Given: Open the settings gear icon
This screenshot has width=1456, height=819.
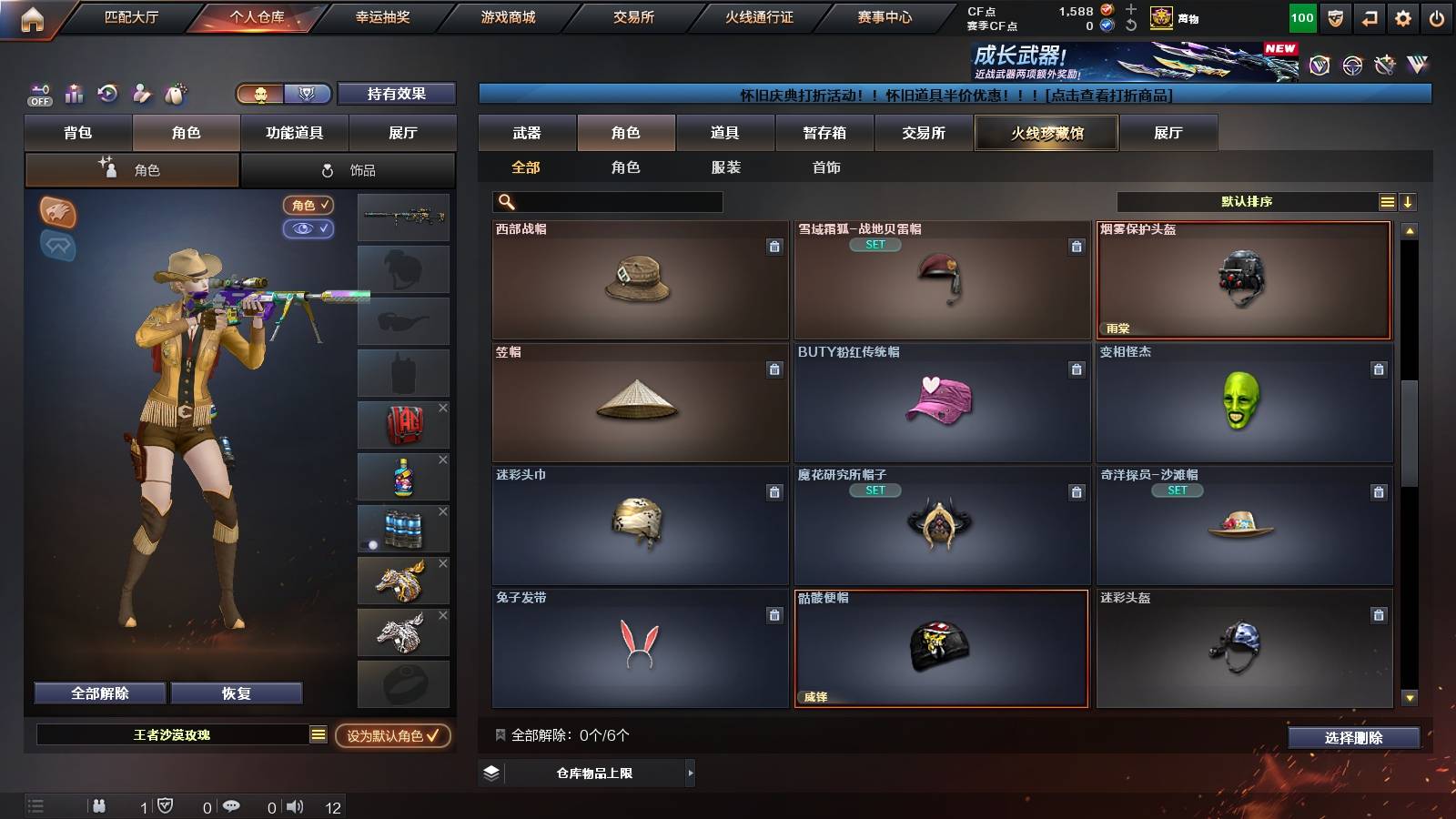Looking at the screenshot, I should (x=1402, y=16).
